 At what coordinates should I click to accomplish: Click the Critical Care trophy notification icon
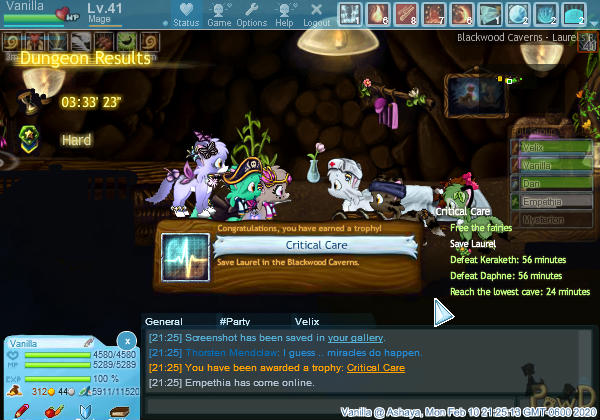(x=185, y=252)
